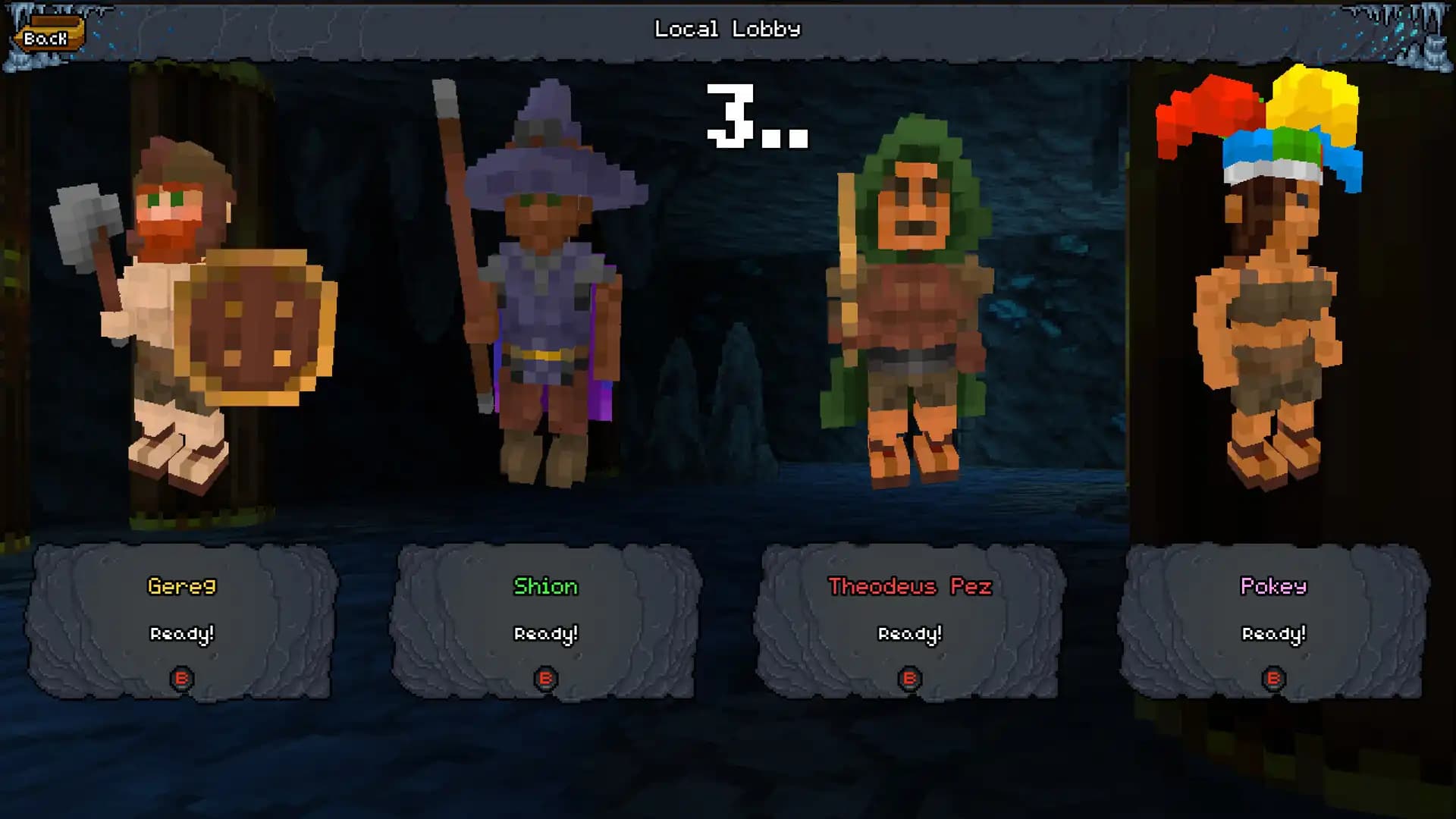
Task: Select the Shion name label
Action: coord(547,585)
